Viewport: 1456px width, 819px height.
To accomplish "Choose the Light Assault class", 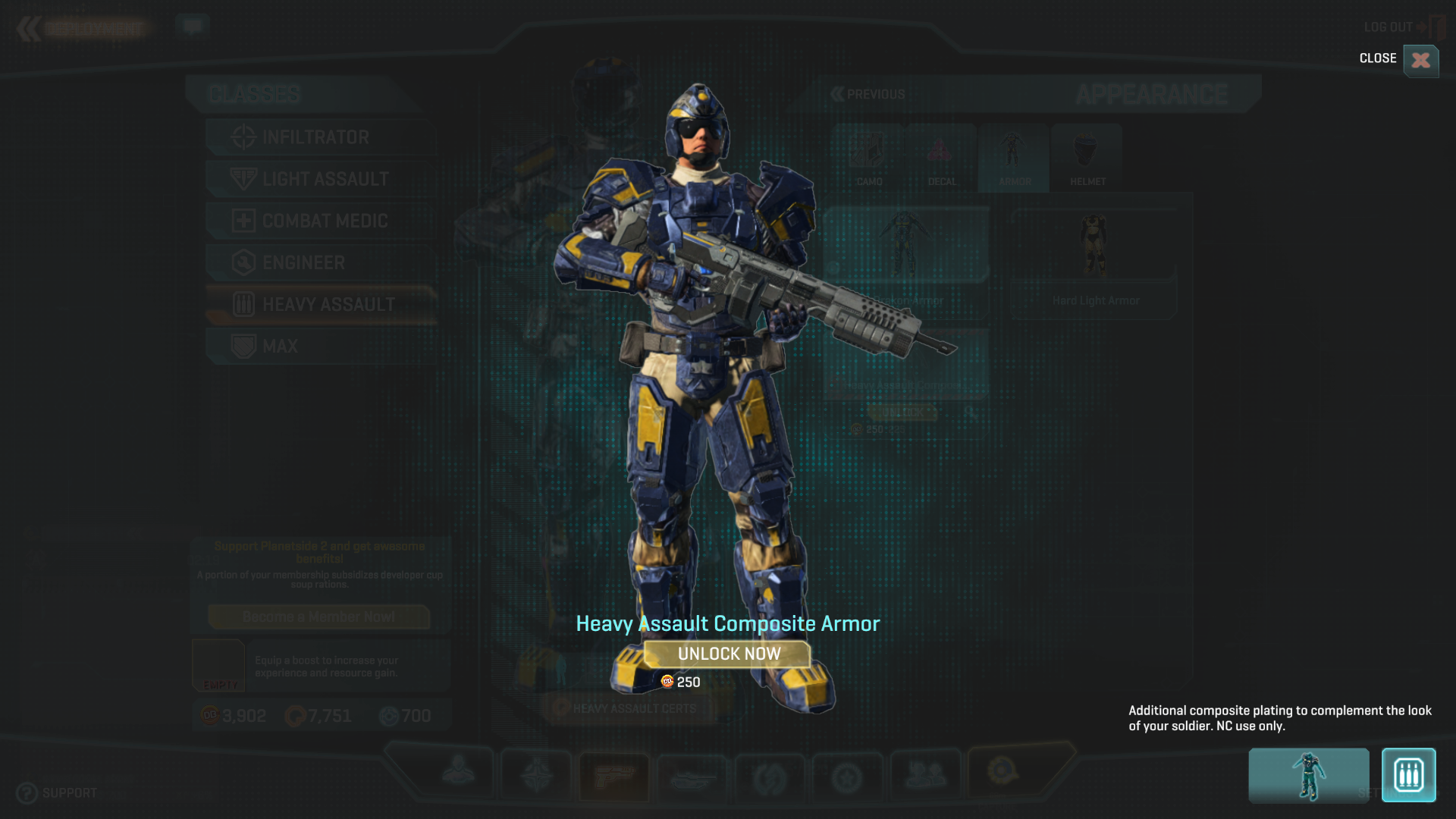I will point(325,179).
